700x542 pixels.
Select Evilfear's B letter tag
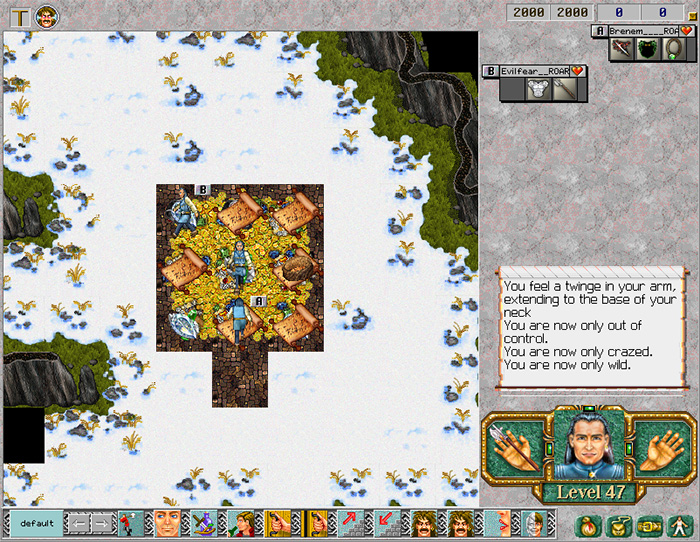[490, 71]
